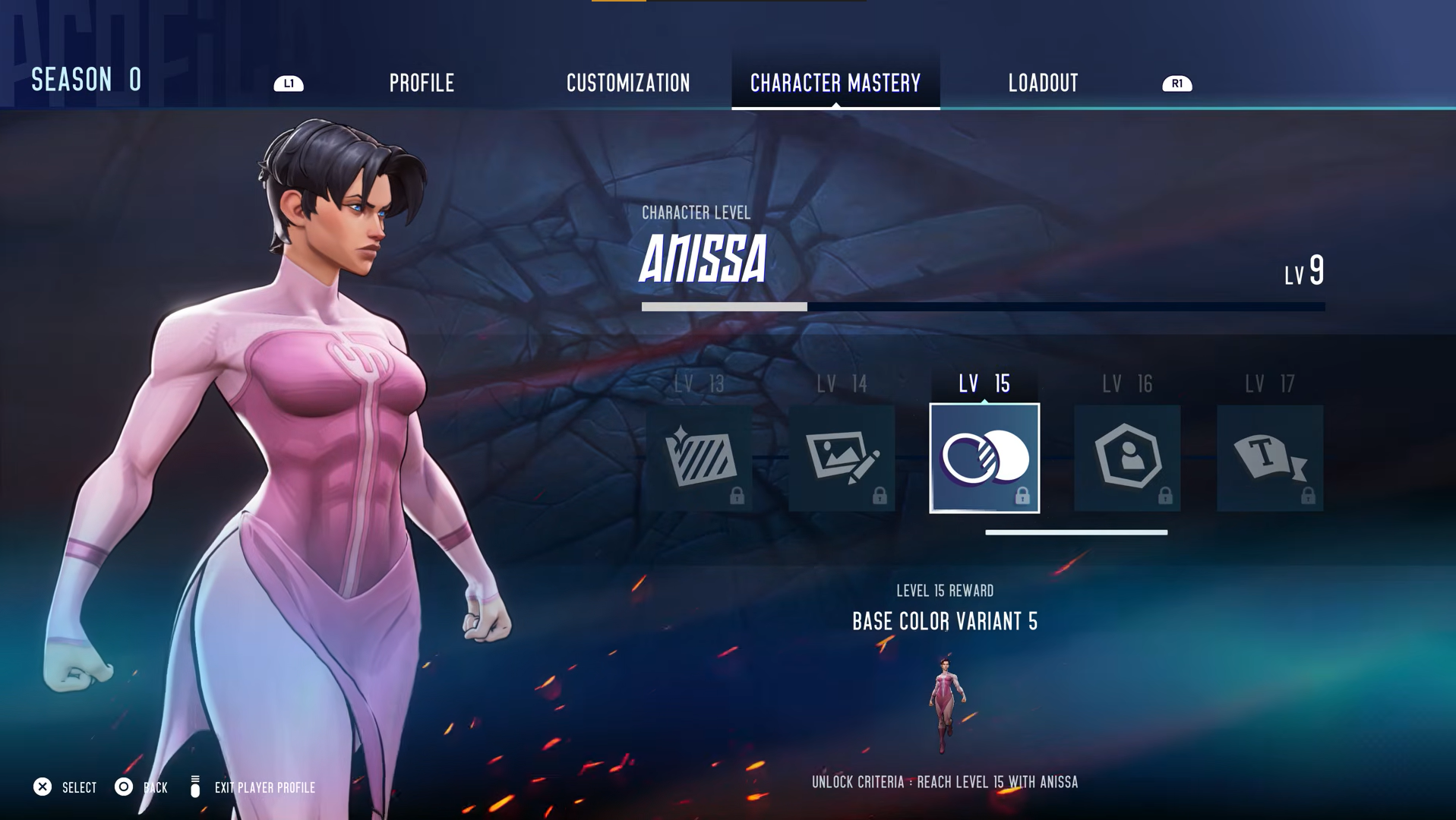This screenshot has height=820, width=1456.
Task: Select the LV 15 color variant reward
Action: point(984,458)
